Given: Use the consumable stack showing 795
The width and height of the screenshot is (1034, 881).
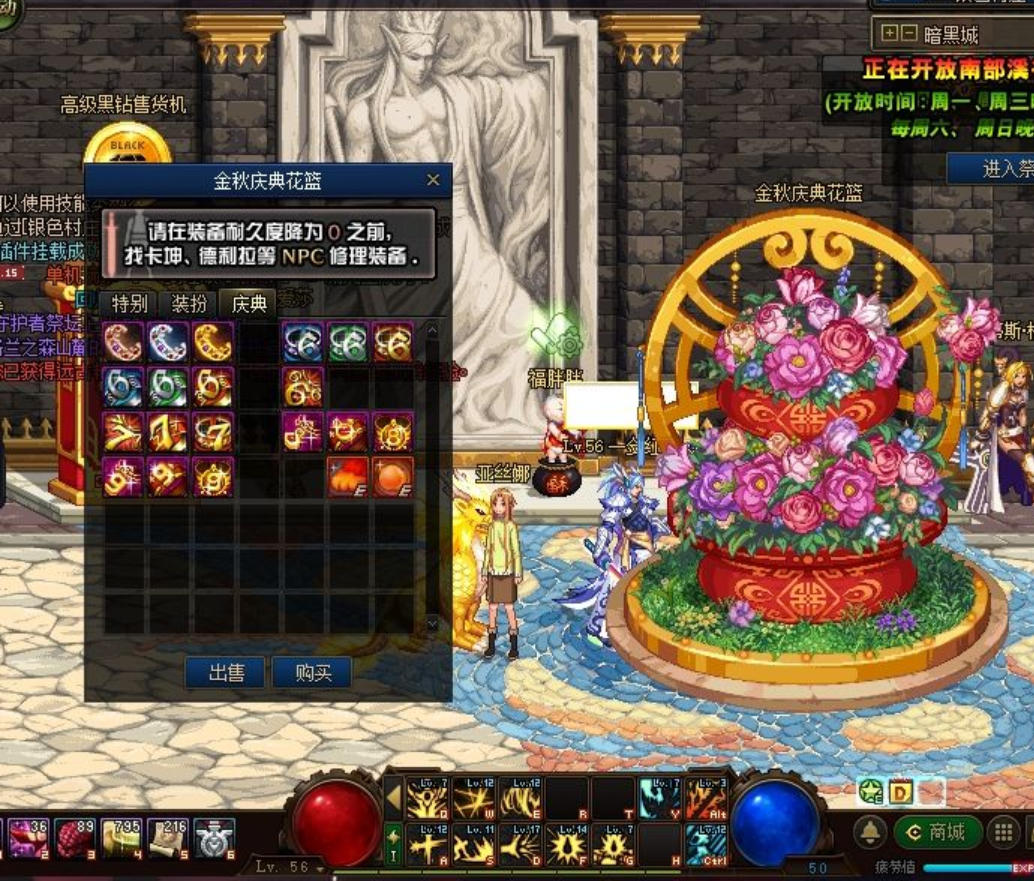Looking at the screenshot, I should [121, 839].
